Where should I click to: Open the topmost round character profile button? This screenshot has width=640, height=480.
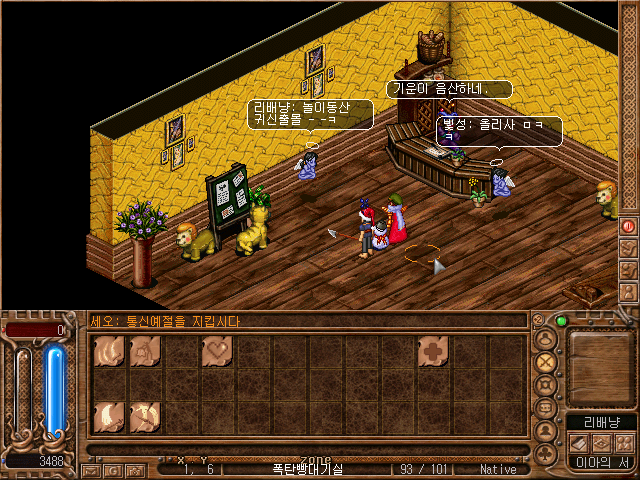546,339
